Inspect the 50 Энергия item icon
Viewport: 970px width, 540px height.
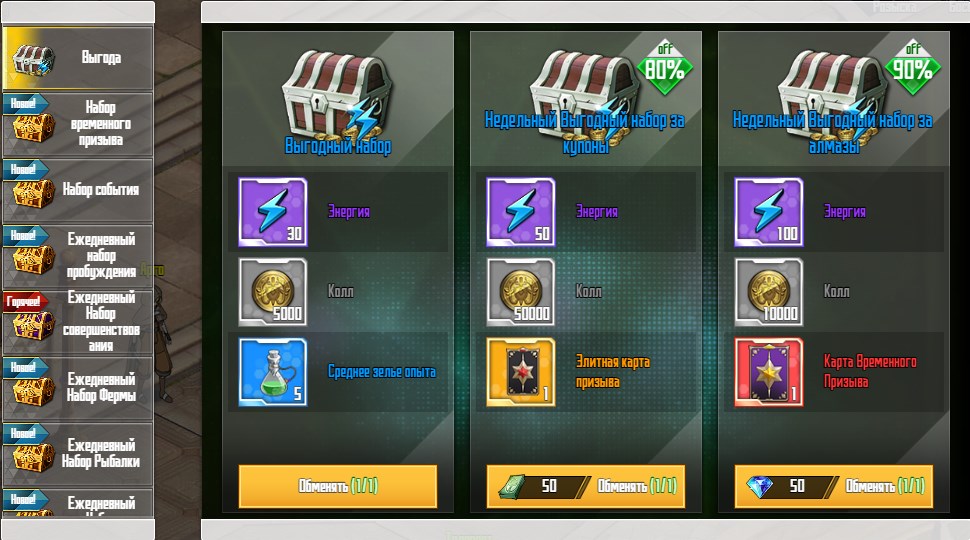pyautogui.click(x=521, y=212)
